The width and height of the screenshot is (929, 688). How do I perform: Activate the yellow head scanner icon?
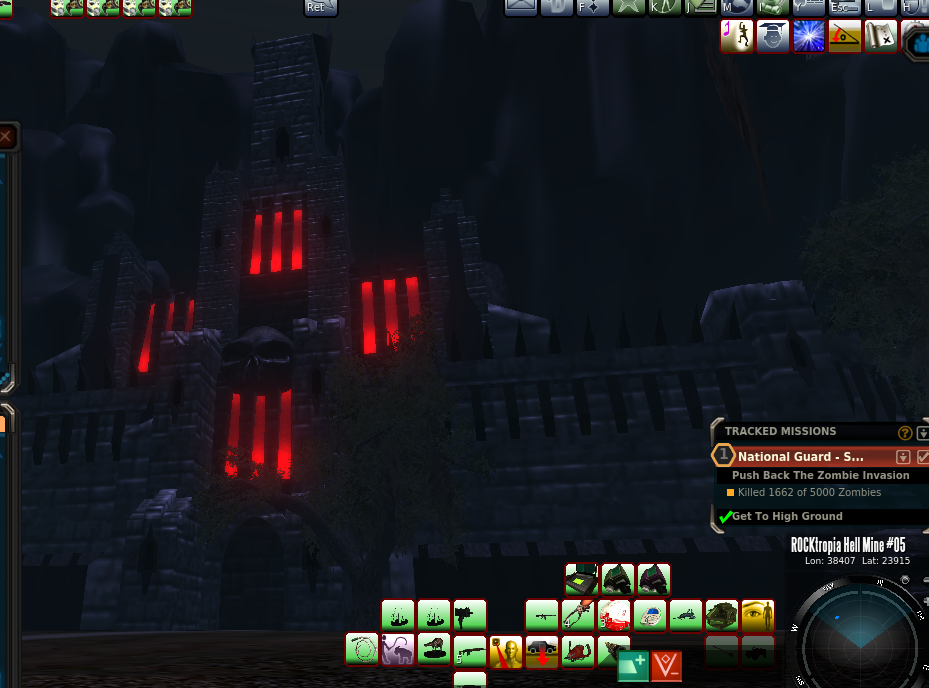click(x=506, y=651)
